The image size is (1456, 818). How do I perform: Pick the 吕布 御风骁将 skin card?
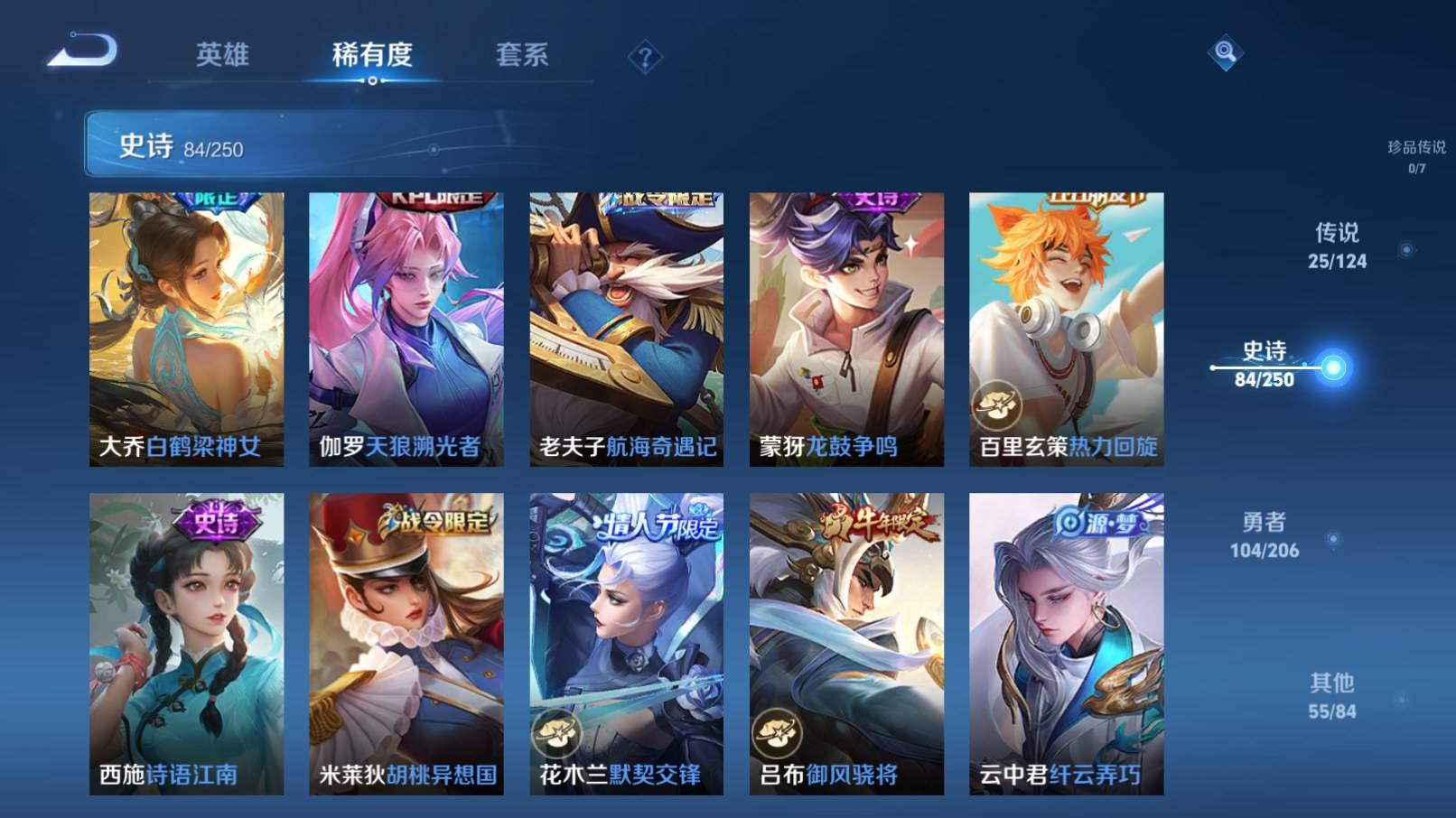click(846, 644)
